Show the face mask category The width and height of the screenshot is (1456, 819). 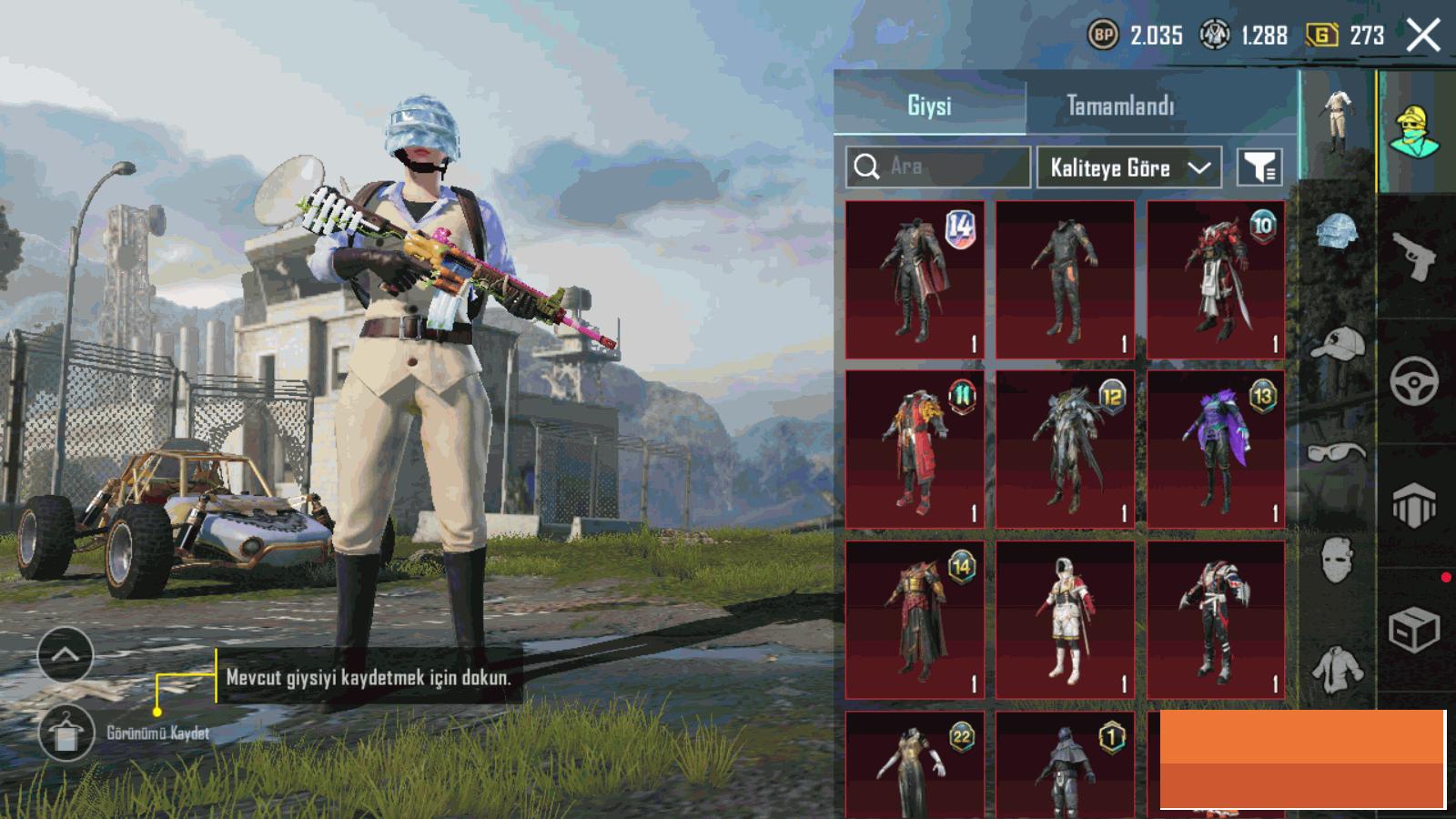coord(1337,558)
